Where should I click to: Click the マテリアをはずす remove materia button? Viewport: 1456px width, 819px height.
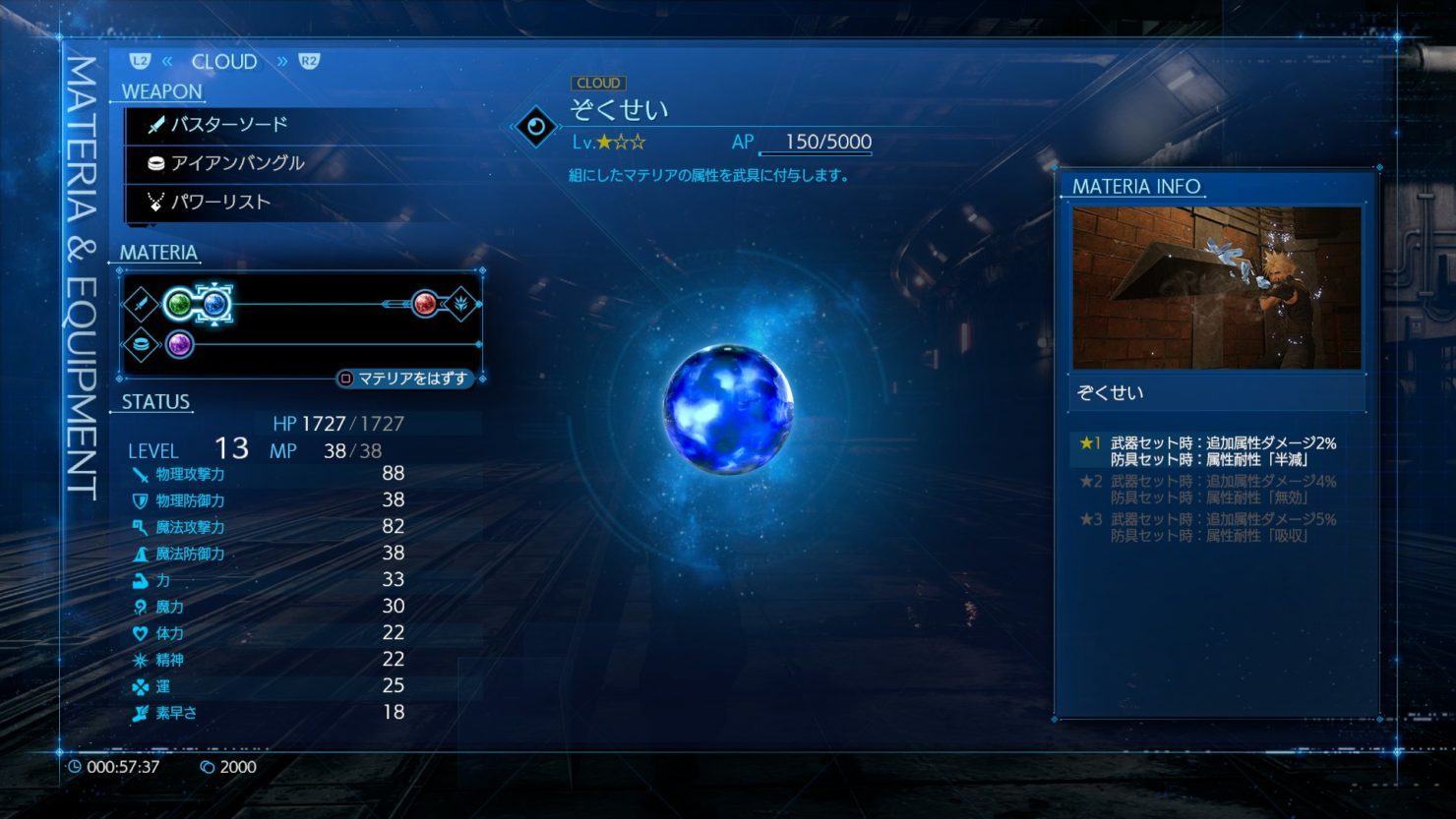[x=404, y=379]
